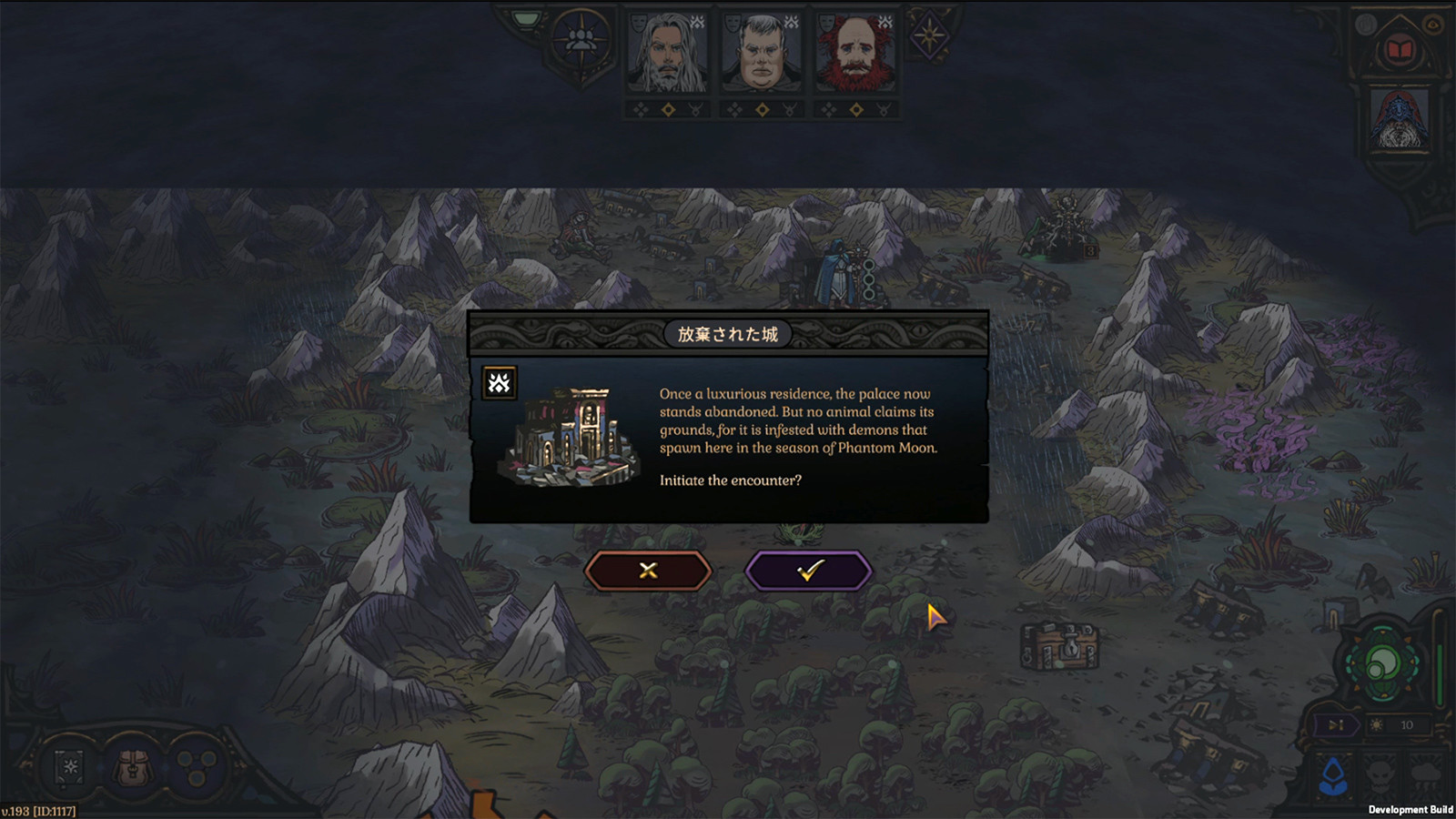The height and width of the screenshot is (819, 1456).
Task: Decline the encounter with the X button
Action: tap(647, 570)
